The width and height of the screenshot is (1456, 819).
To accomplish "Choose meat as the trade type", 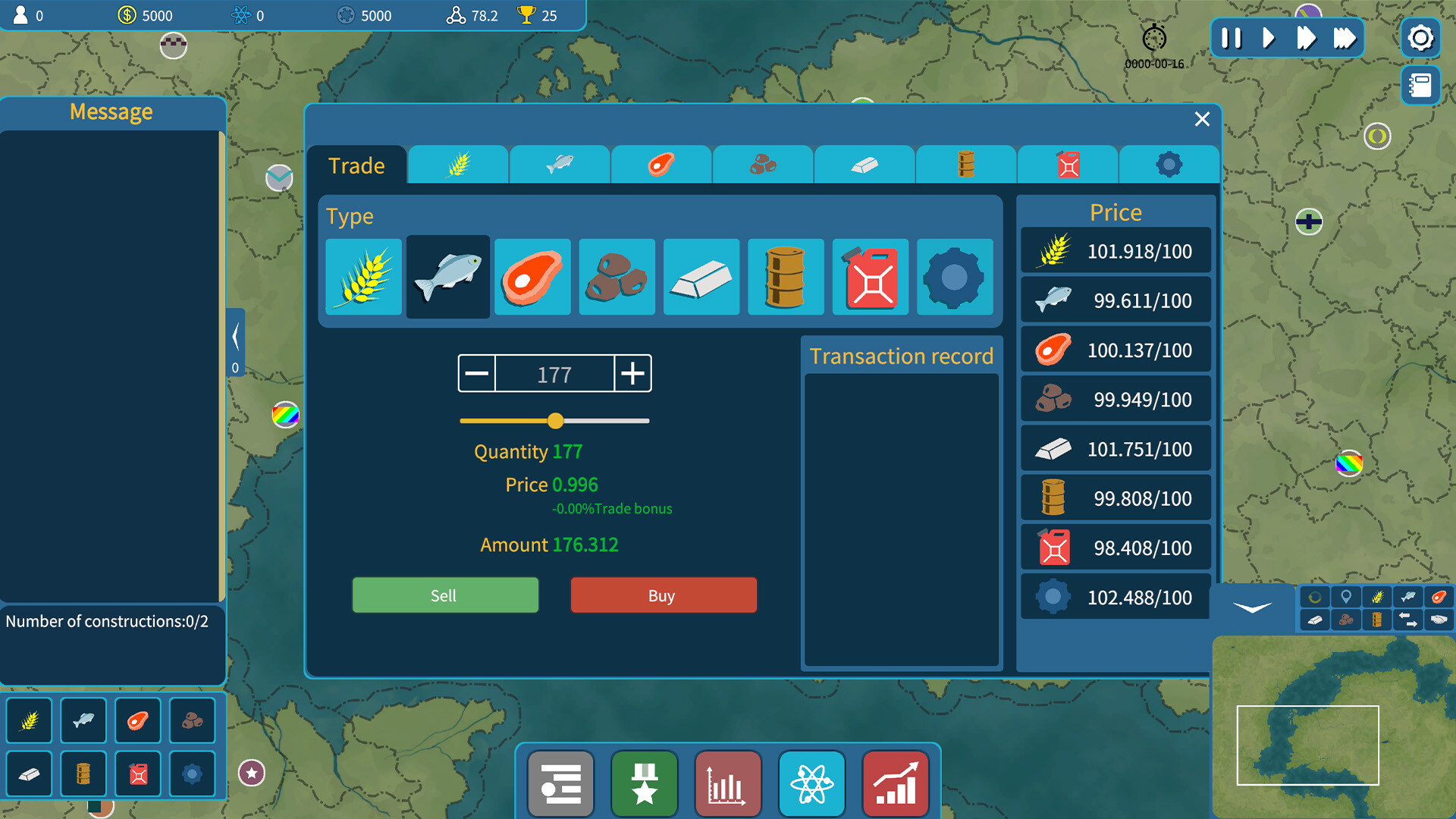I will [x=532, y=277].
